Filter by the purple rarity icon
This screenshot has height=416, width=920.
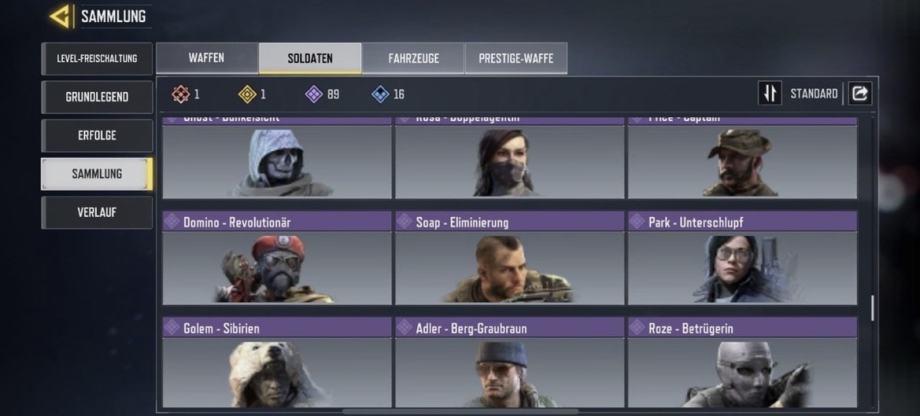tap(314, 94)
